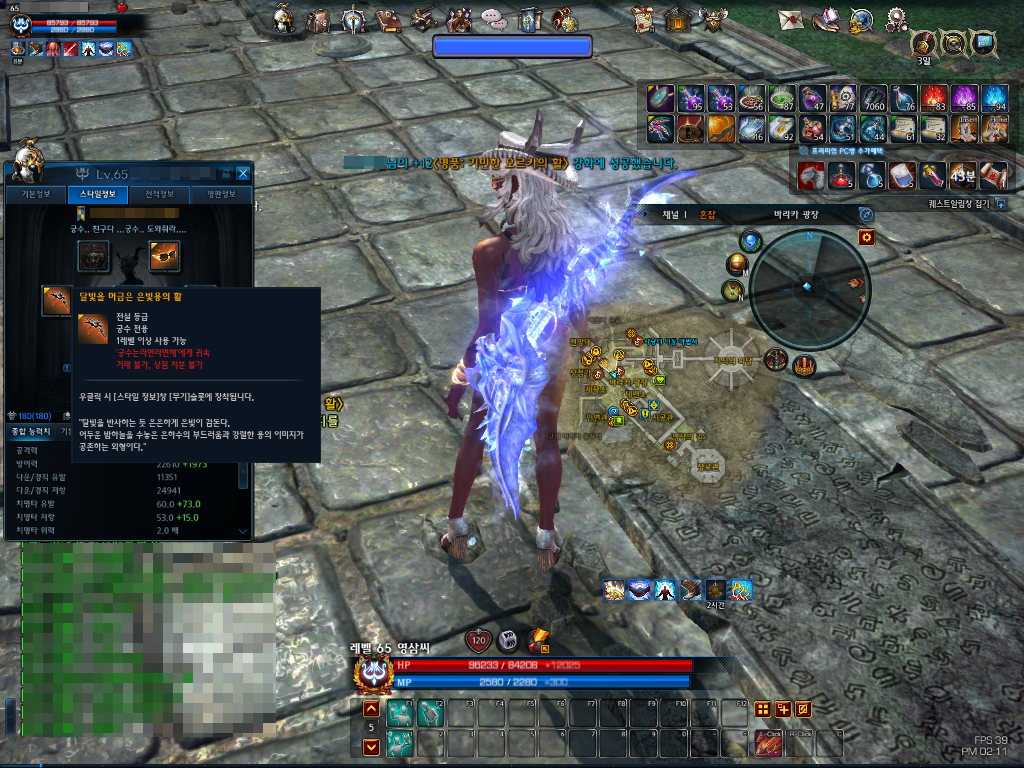Open minimap settings gear button
Image resolution: width=1024 pixels, height=768 pixels.
coord(866,237)
